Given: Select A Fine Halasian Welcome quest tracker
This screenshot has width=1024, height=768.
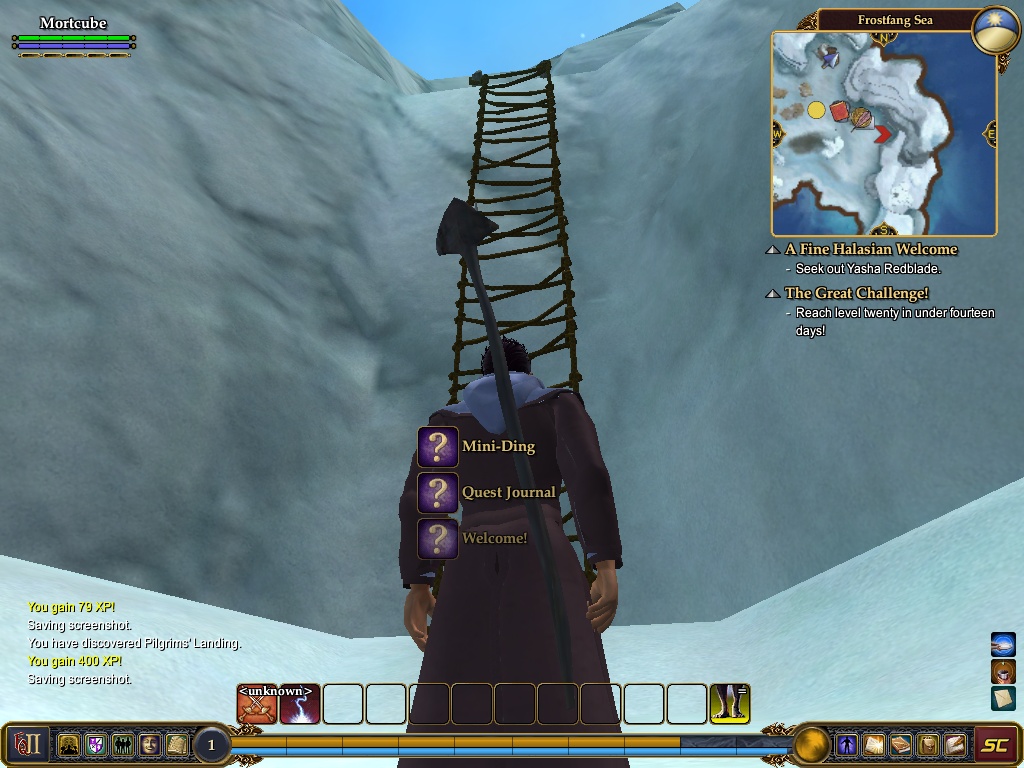Looking at the screenshot, I should (871, 249).
